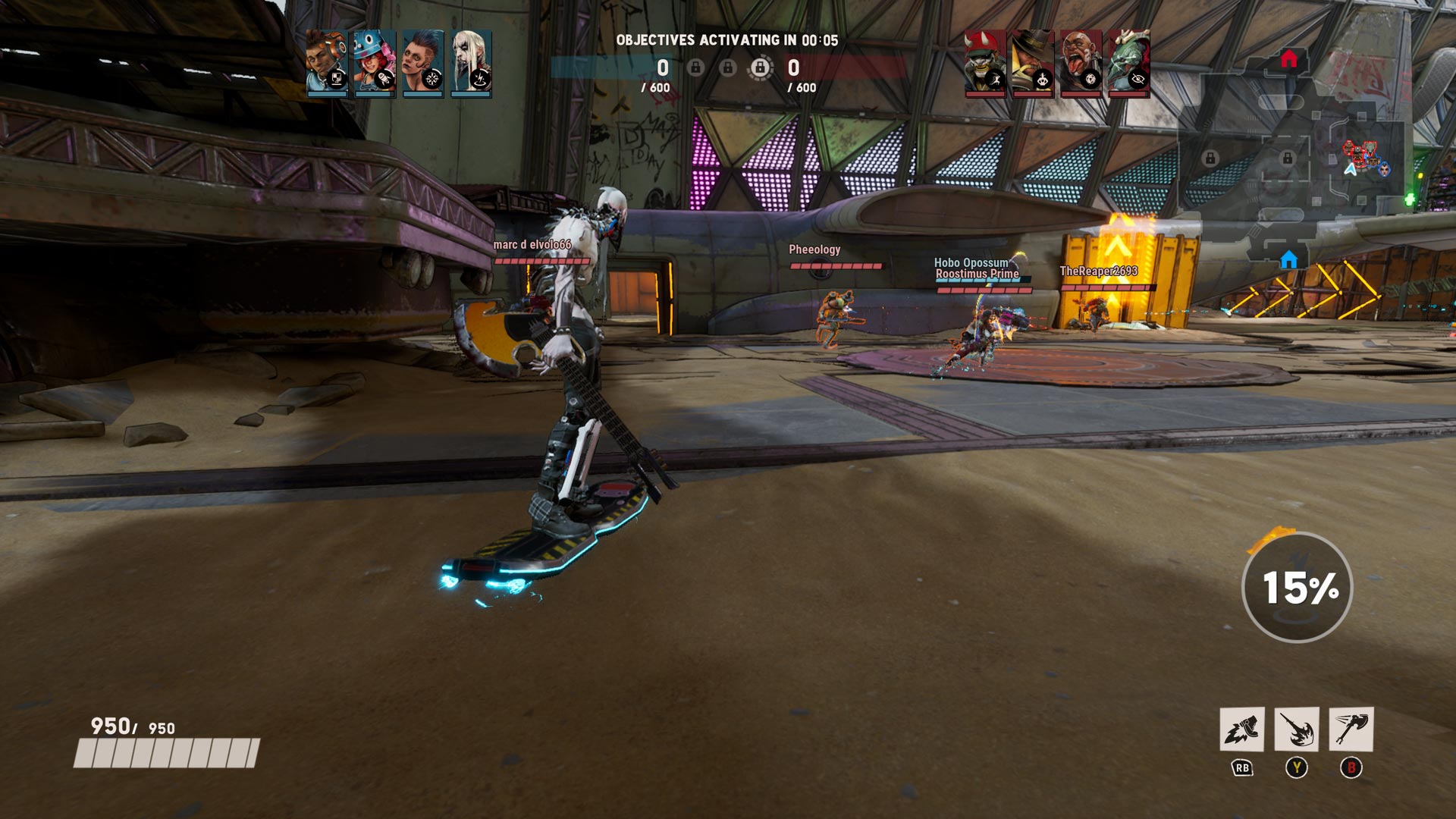Select the blue home base marker on minimap
The height and width of the screenshot is (819, 1456).
(1288, 260)
